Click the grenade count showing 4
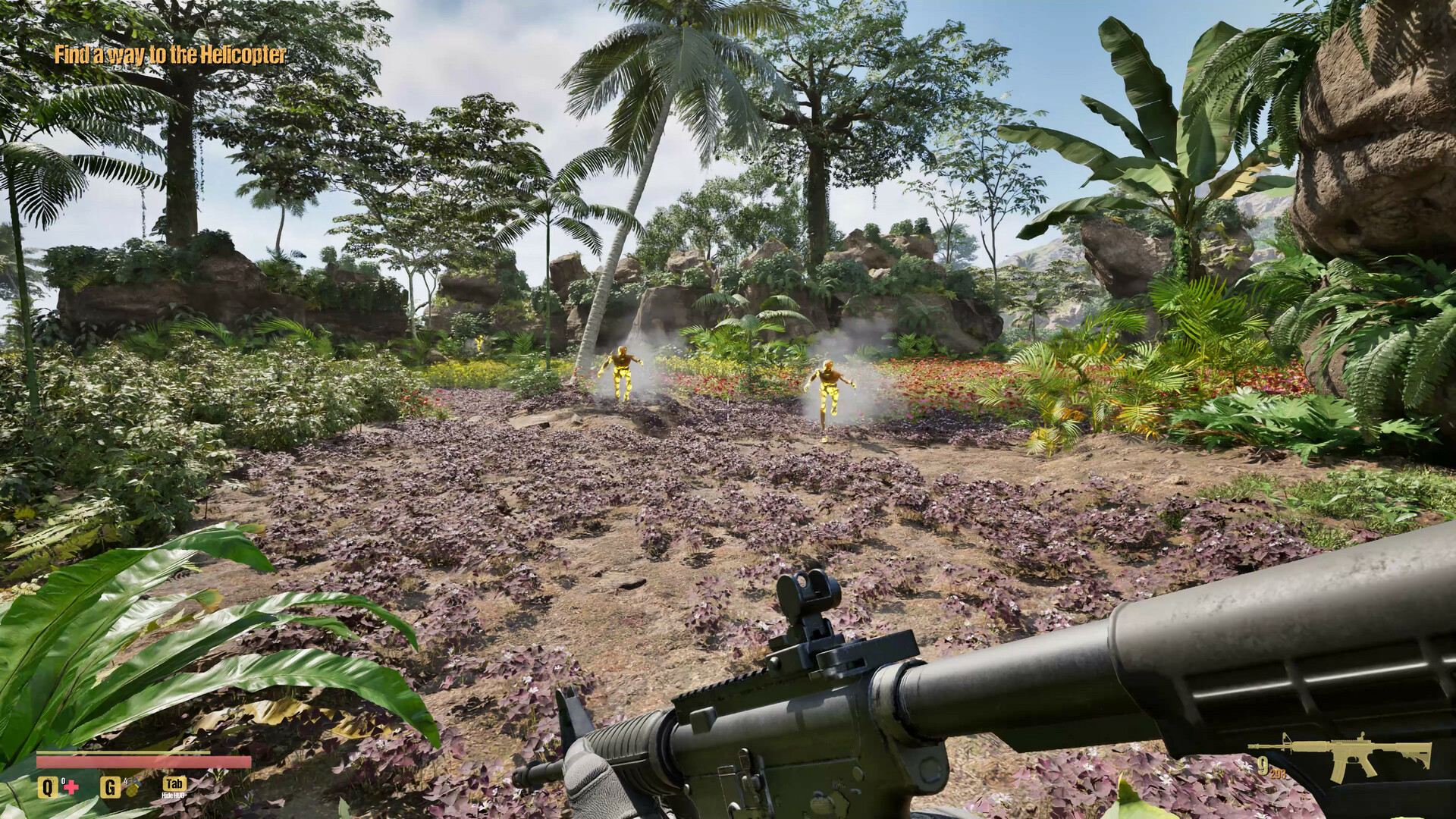 [x=125, y=782]
